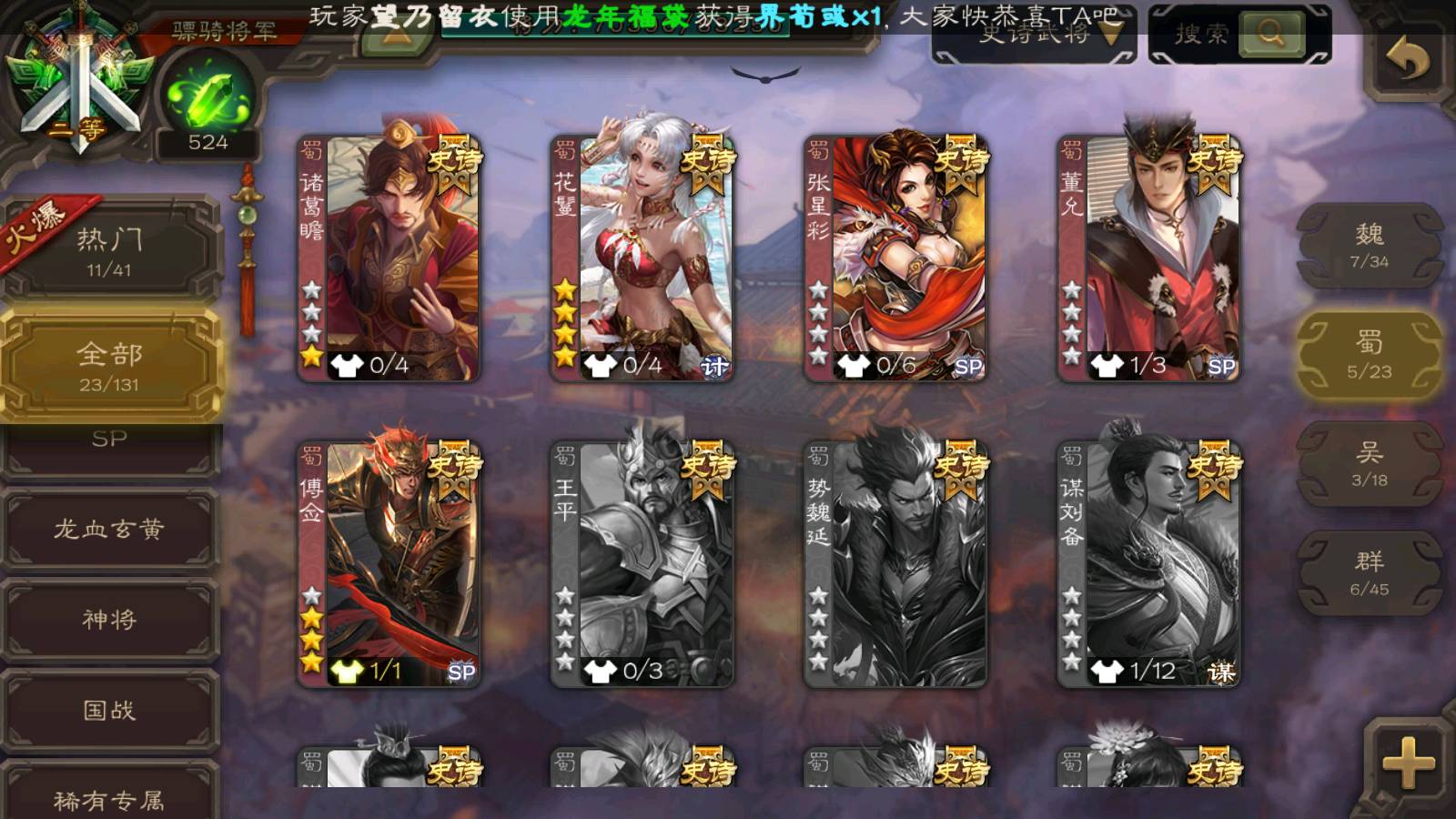Viewport: 1456px width, 819px height.
Task: Switch to the 龙血玄黄 category
Action: (x=109, y=529)
